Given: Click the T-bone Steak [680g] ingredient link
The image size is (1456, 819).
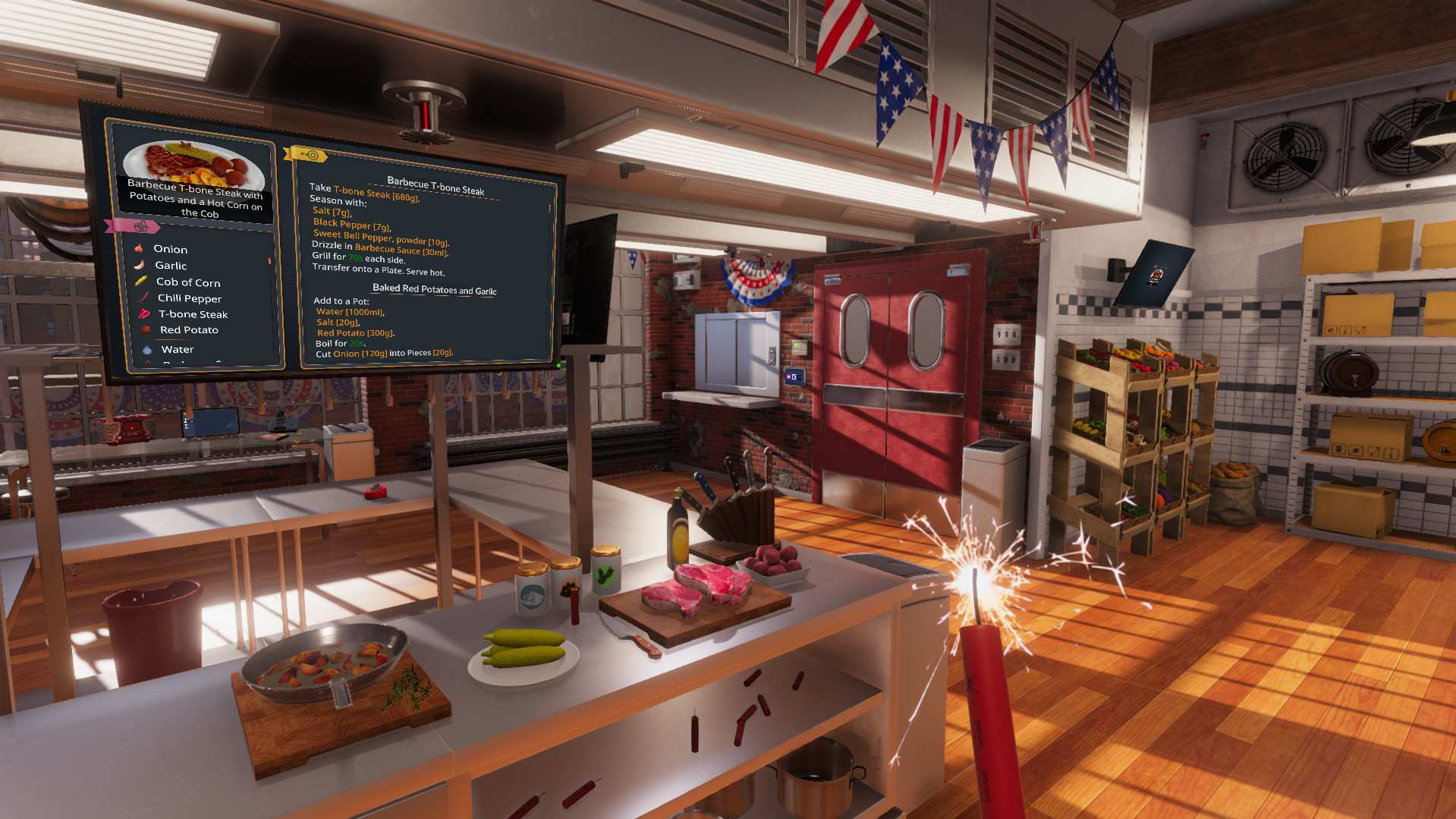Looking at the screenshot, I should click(376, 194).
